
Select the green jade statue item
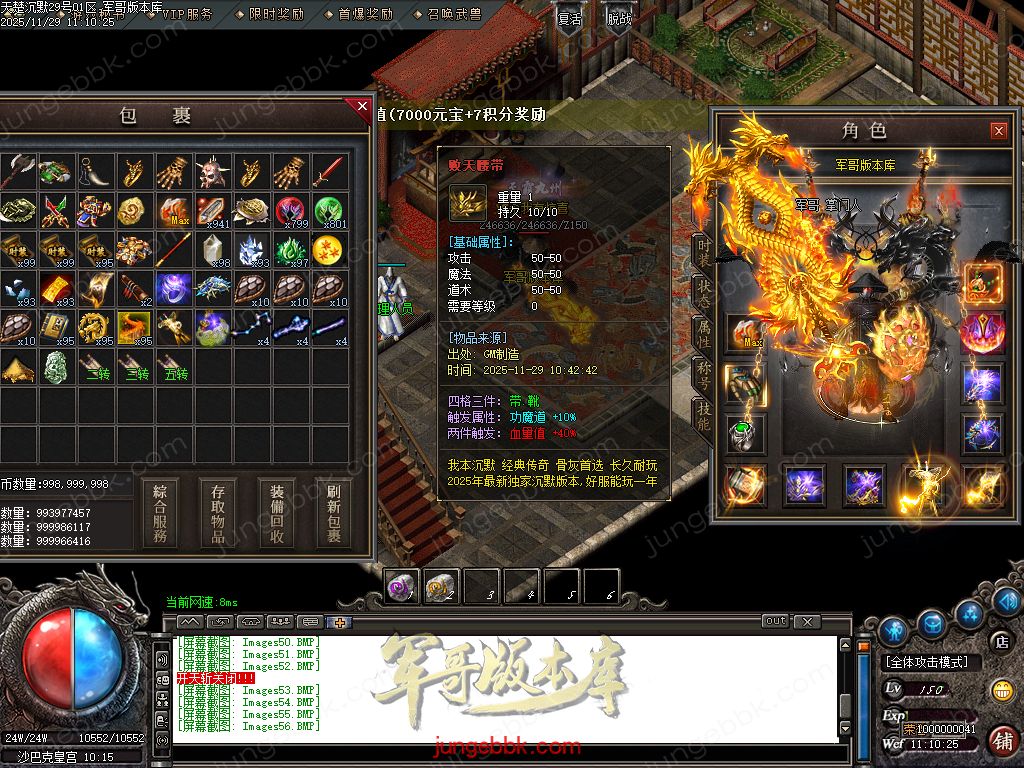[56, 367]
